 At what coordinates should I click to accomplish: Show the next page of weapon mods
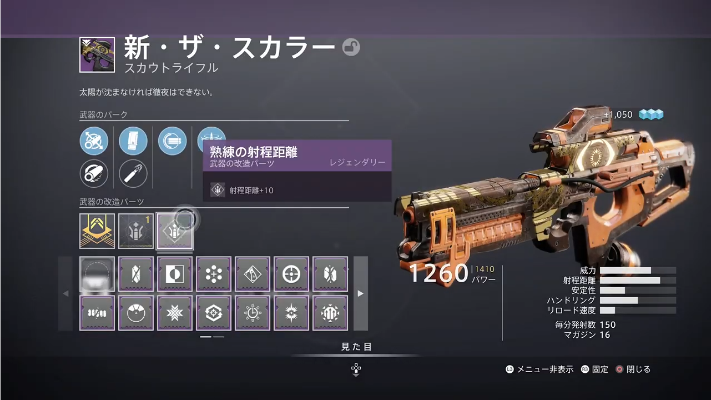click(x=360, y=293)
